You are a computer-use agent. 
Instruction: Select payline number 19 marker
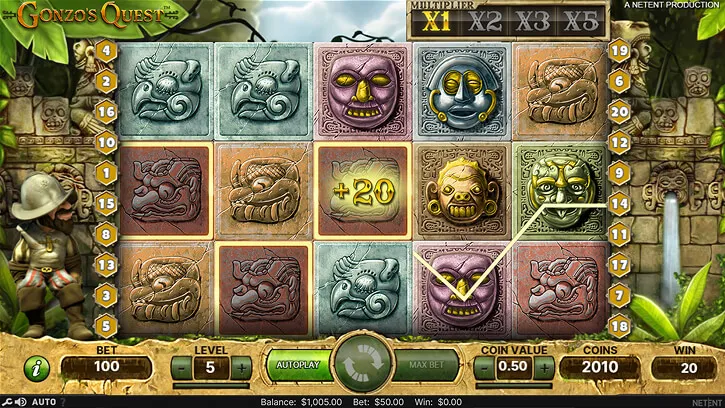(620, 50)
